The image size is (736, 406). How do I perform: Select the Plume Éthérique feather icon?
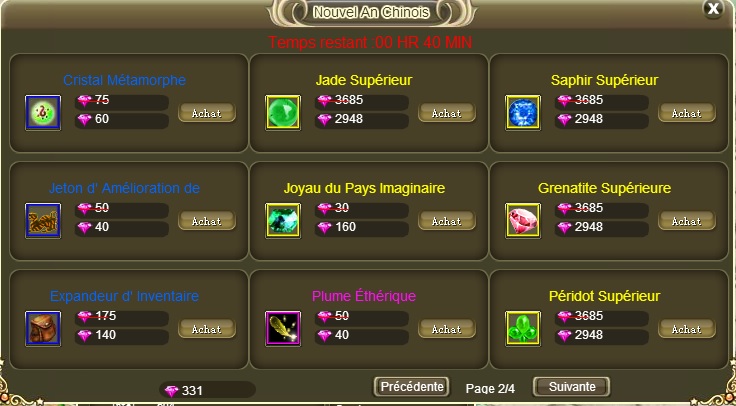tap(283, 328)
